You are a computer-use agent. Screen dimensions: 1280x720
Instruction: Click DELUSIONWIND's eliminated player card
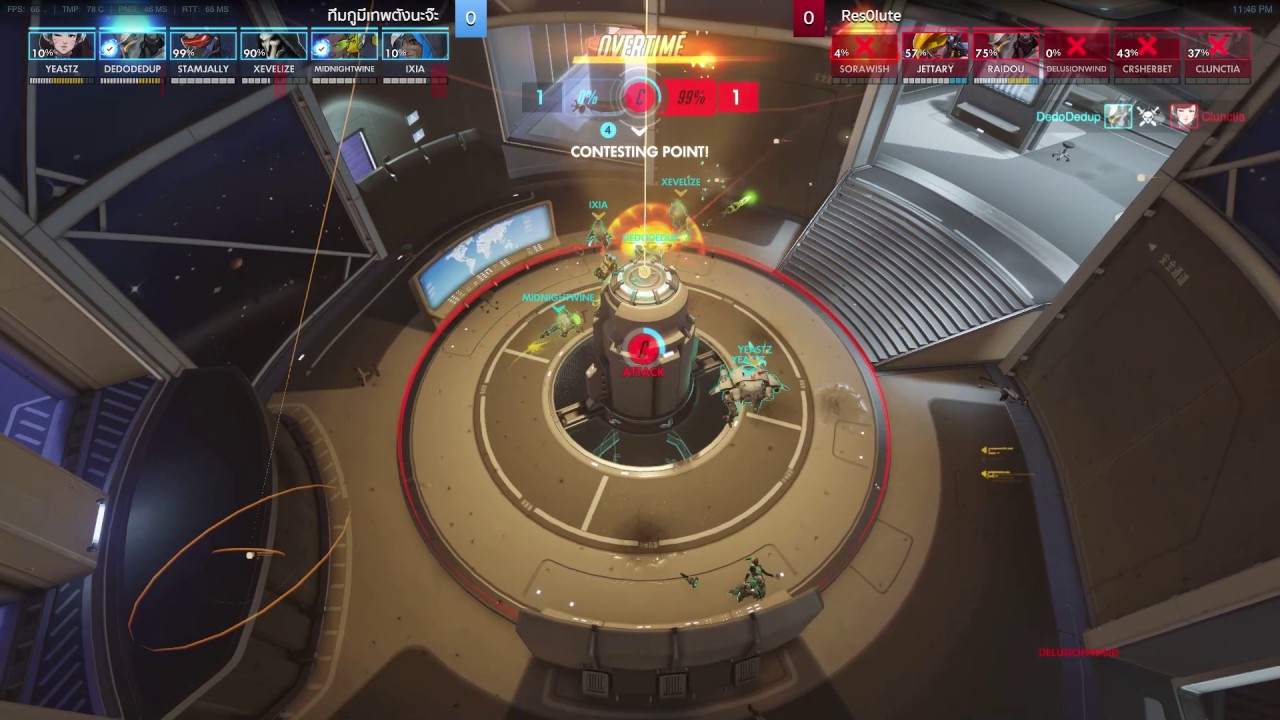(x=1076, y=47)
